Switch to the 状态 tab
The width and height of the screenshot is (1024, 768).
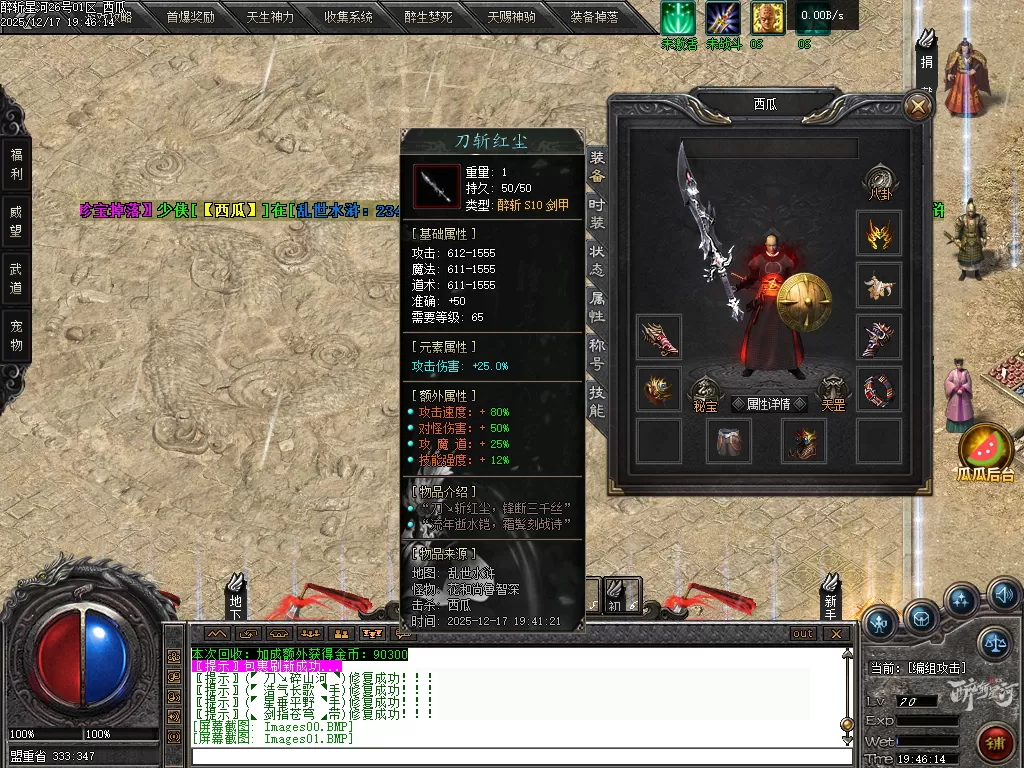(597, 259)
